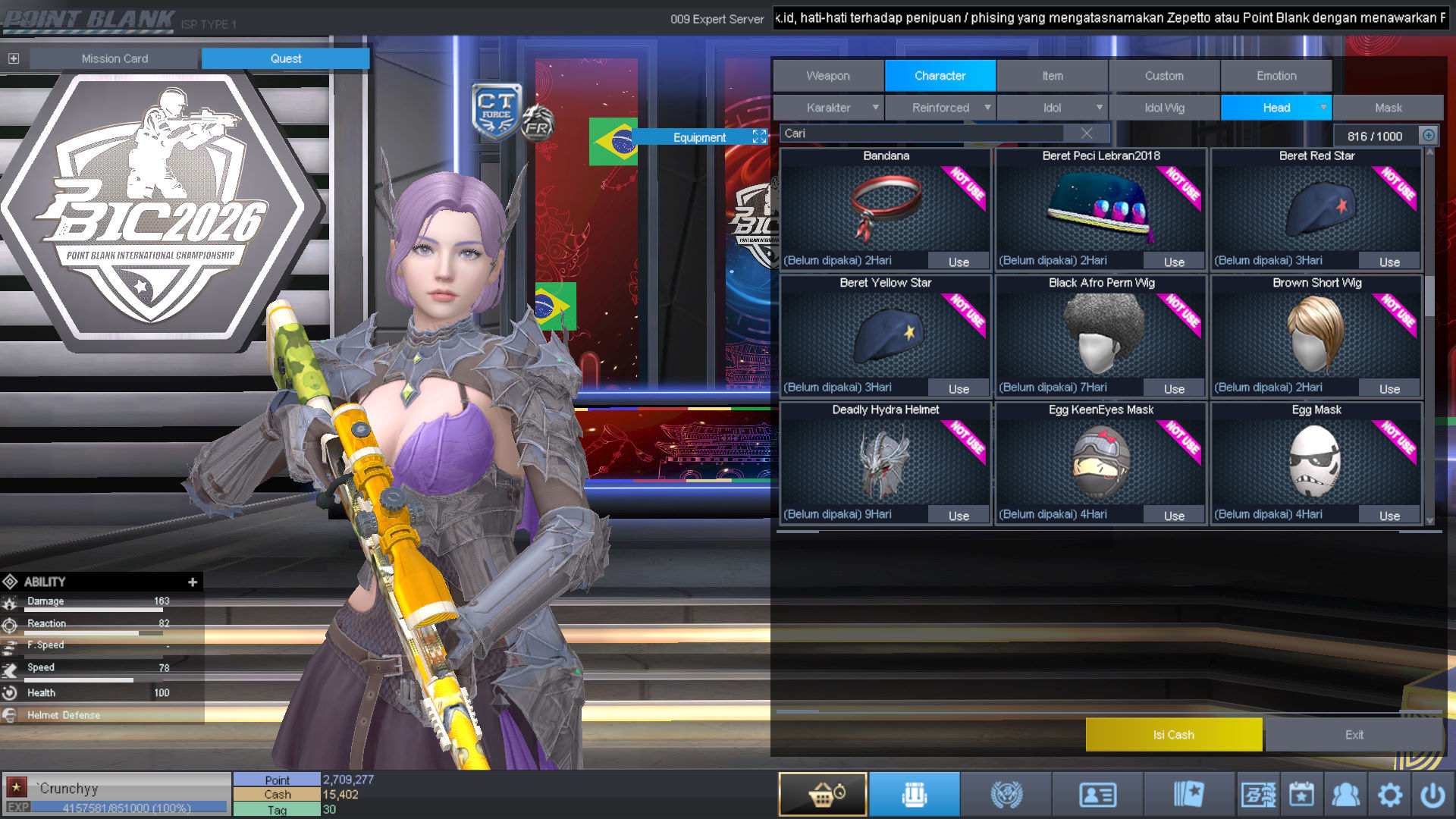
Task: Use the Bandana head item
Action: click(x=959, y=262)
